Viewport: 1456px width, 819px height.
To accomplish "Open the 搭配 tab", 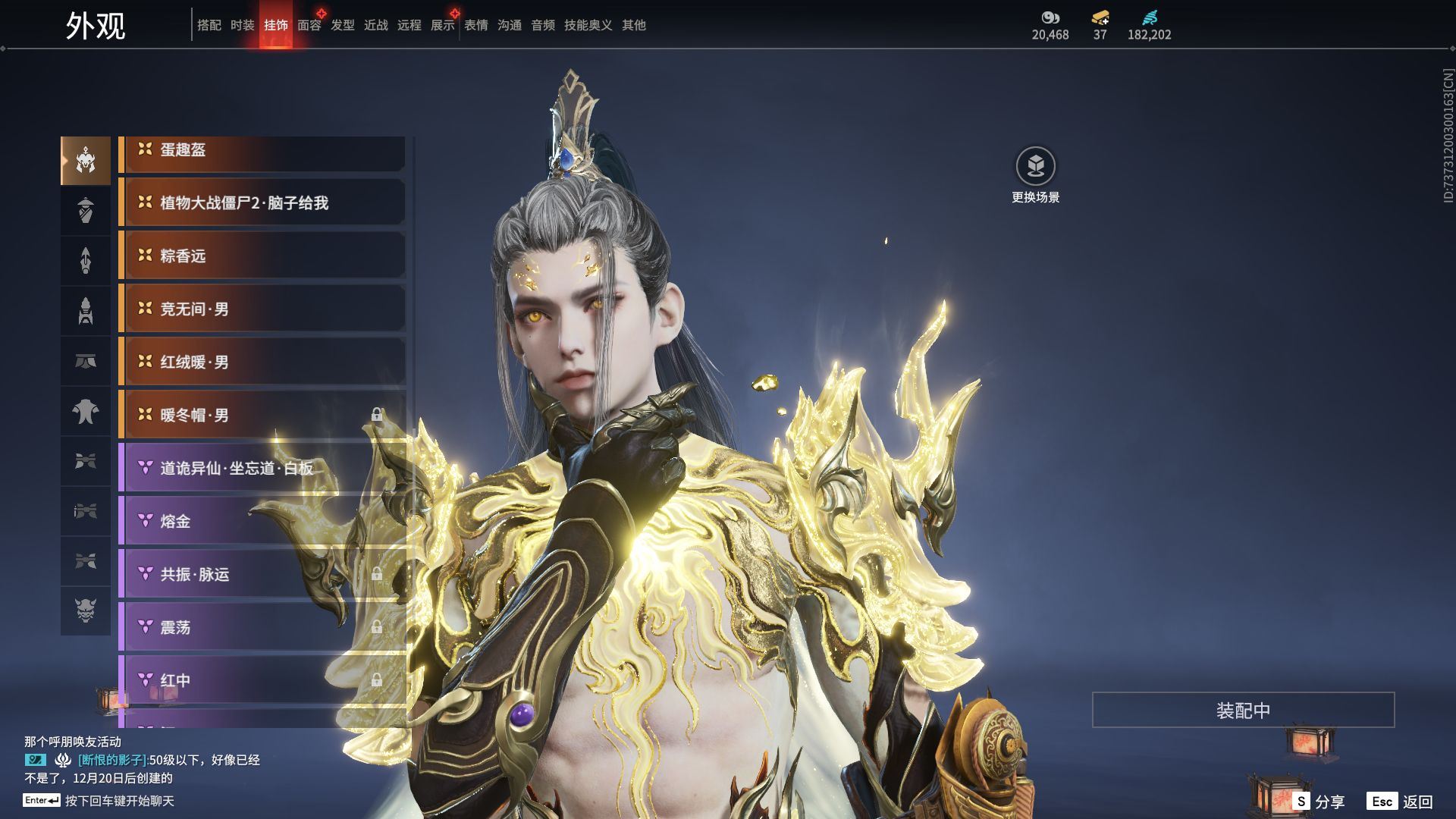I will point(209,25).
